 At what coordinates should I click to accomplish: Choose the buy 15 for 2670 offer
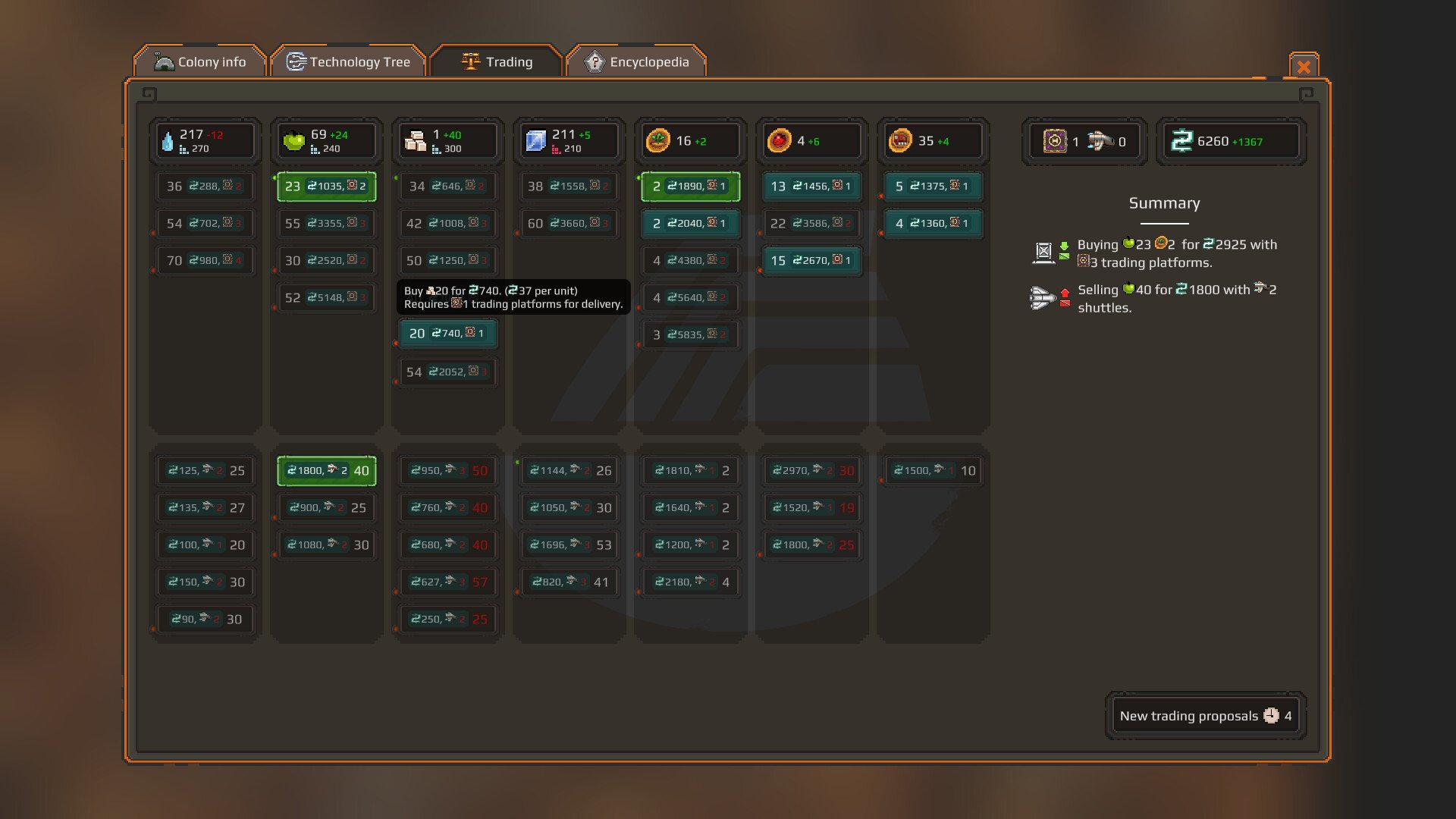coord(811,261)
